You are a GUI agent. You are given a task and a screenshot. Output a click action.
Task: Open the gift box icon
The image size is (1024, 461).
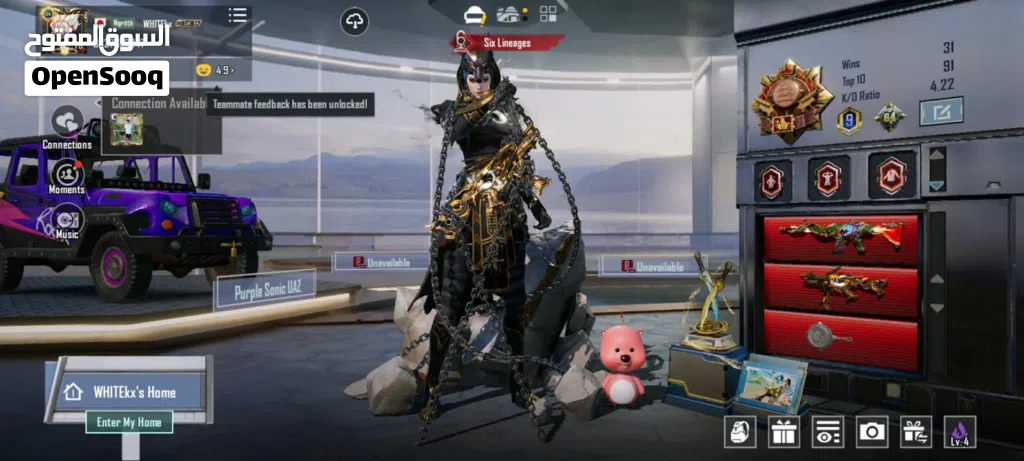coord(784,431)
